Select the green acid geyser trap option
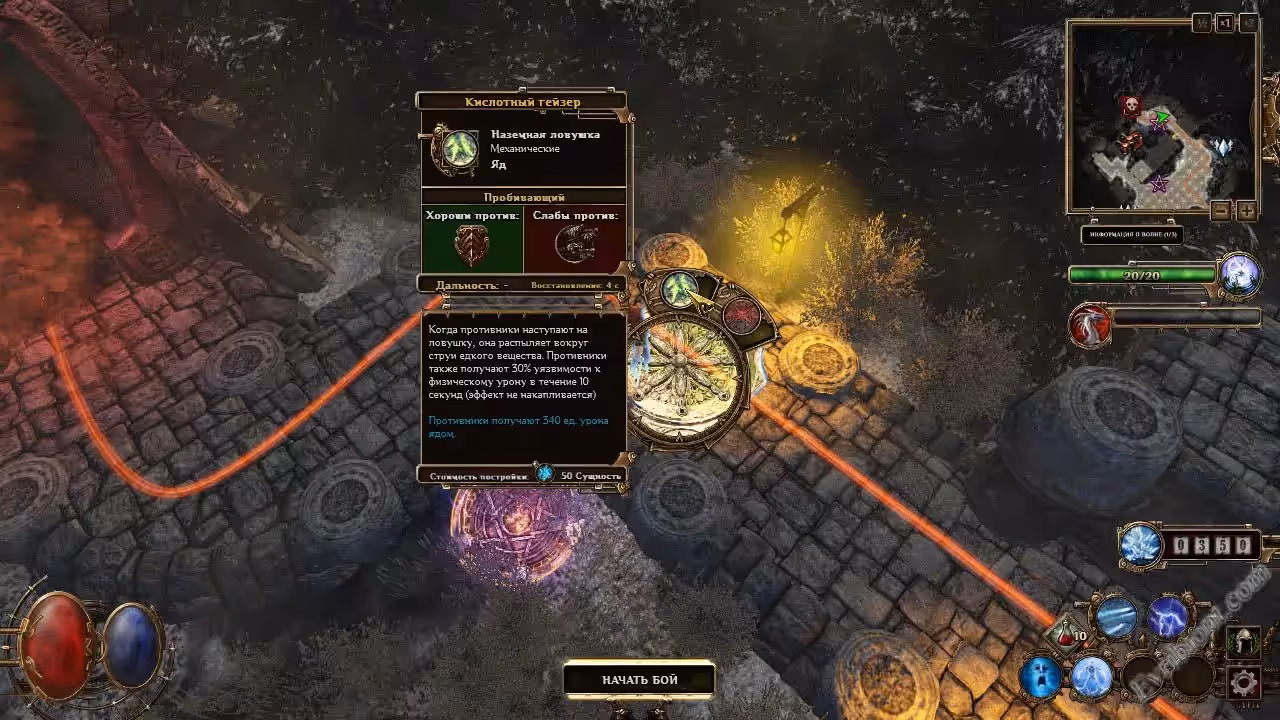The width and height of the screenshot is (1280, 720). (x=680, y=290)
